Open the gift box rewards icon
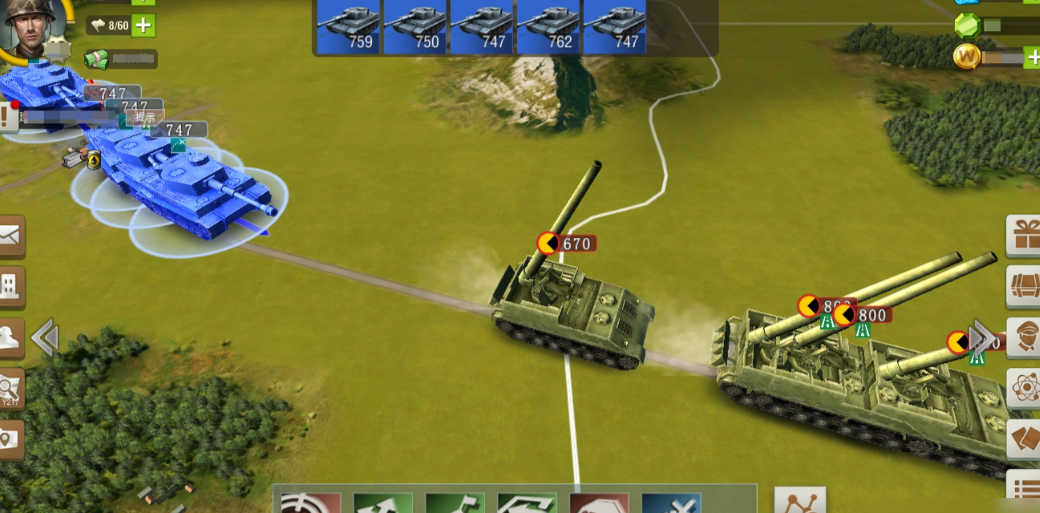Viewport: 1040px width, 513px height. coord(1024,236)
